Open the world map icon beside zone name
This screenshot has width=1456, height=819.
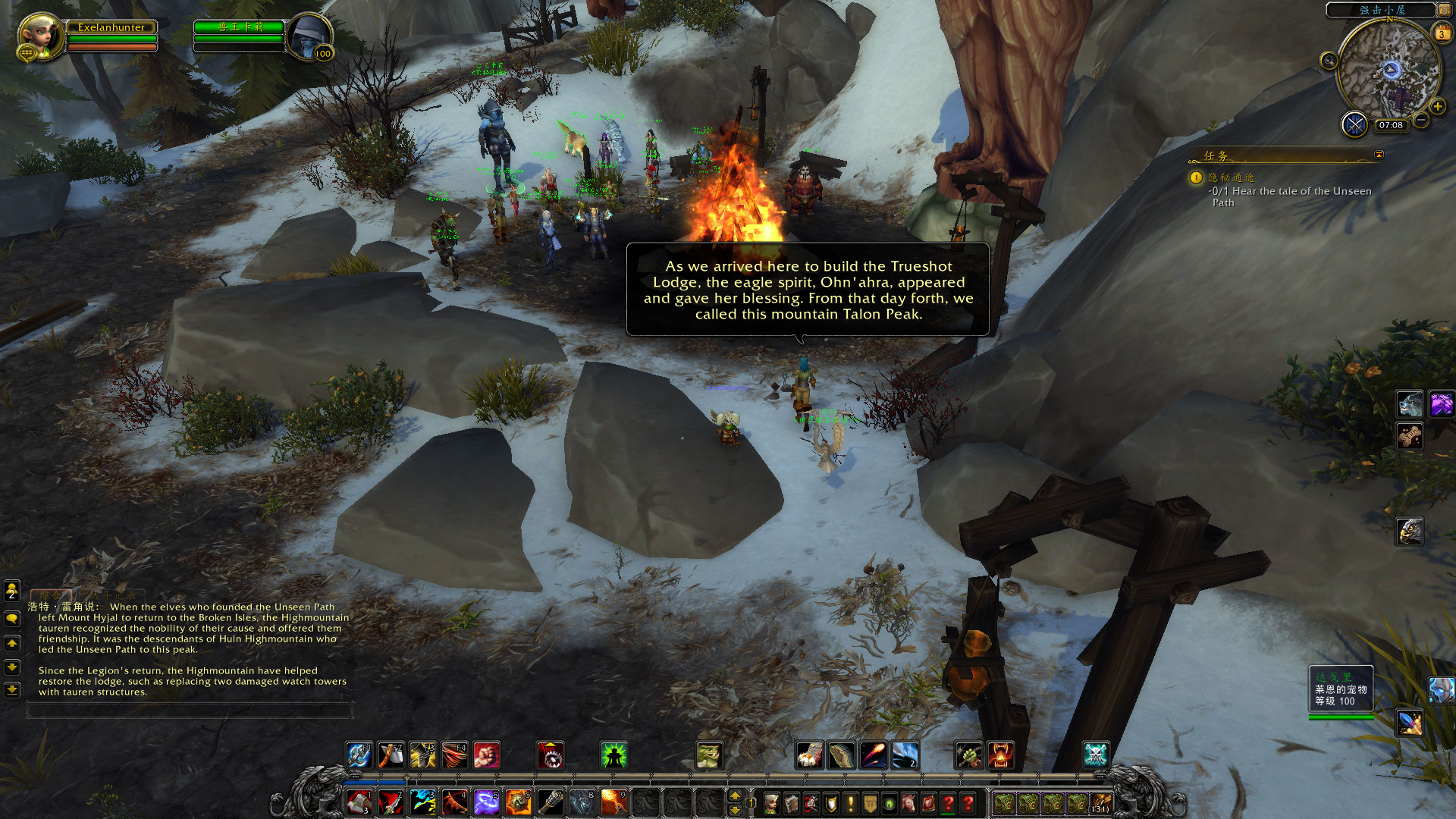pyautogui.click(x=1444, y=10)
